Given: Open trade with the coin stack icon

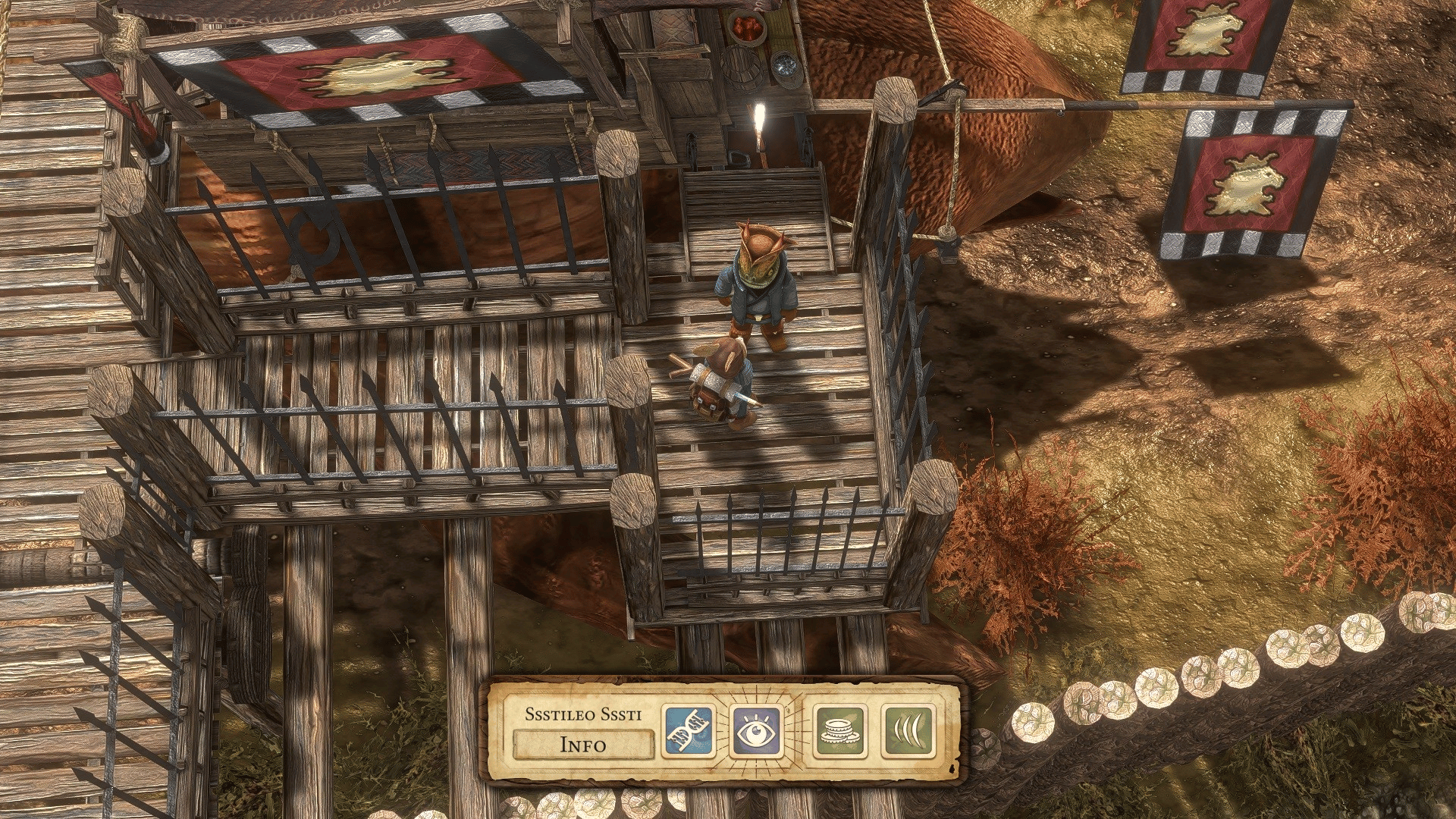Looking at the screenshot, I should 840,732.
